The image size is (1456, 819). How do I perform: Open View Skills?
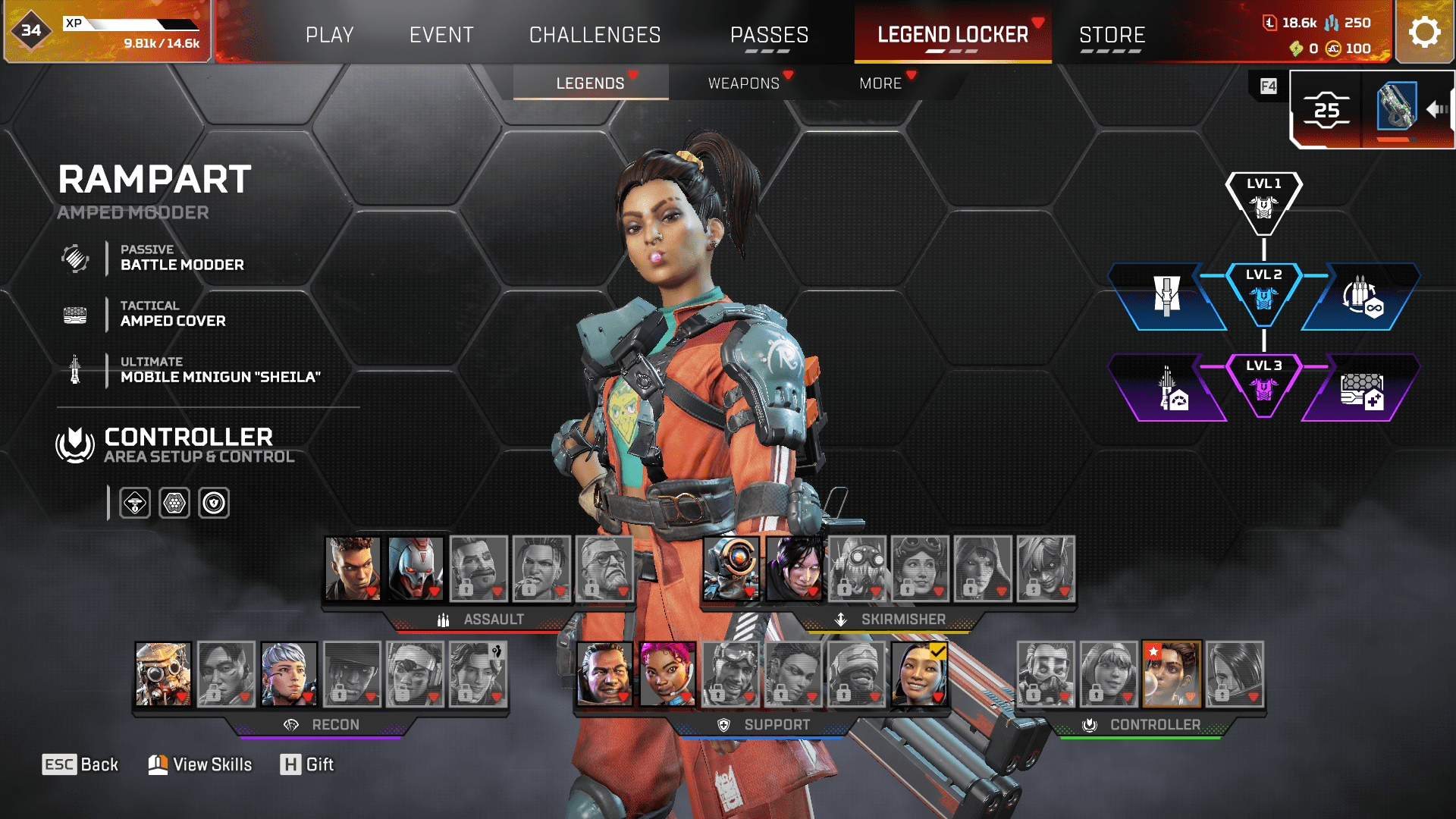click(x=201, y=764)
